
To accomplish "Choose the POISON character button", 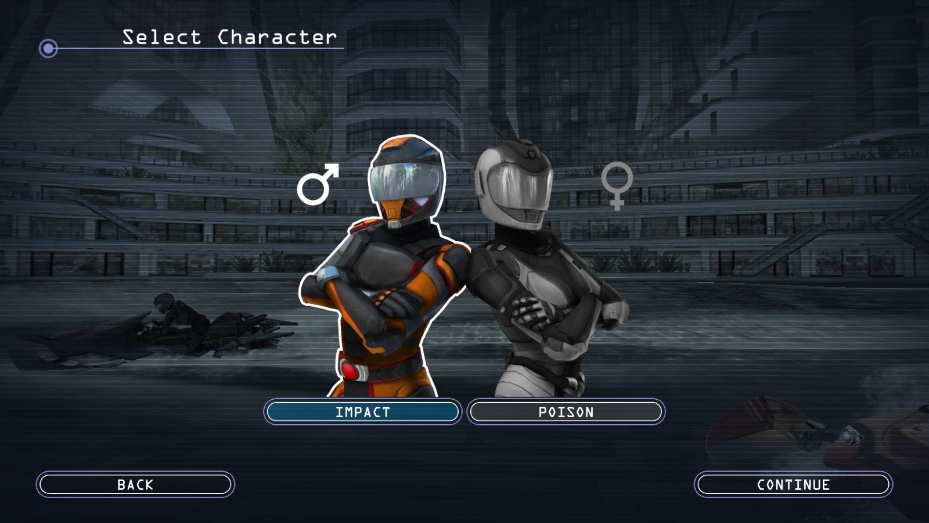I will (566, 412).
